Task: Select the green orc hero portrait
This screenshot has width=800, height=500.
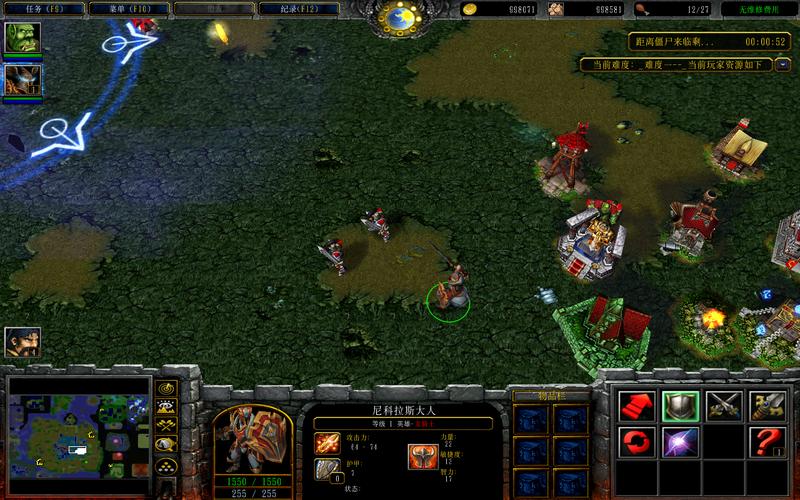Action: point(20,39)
